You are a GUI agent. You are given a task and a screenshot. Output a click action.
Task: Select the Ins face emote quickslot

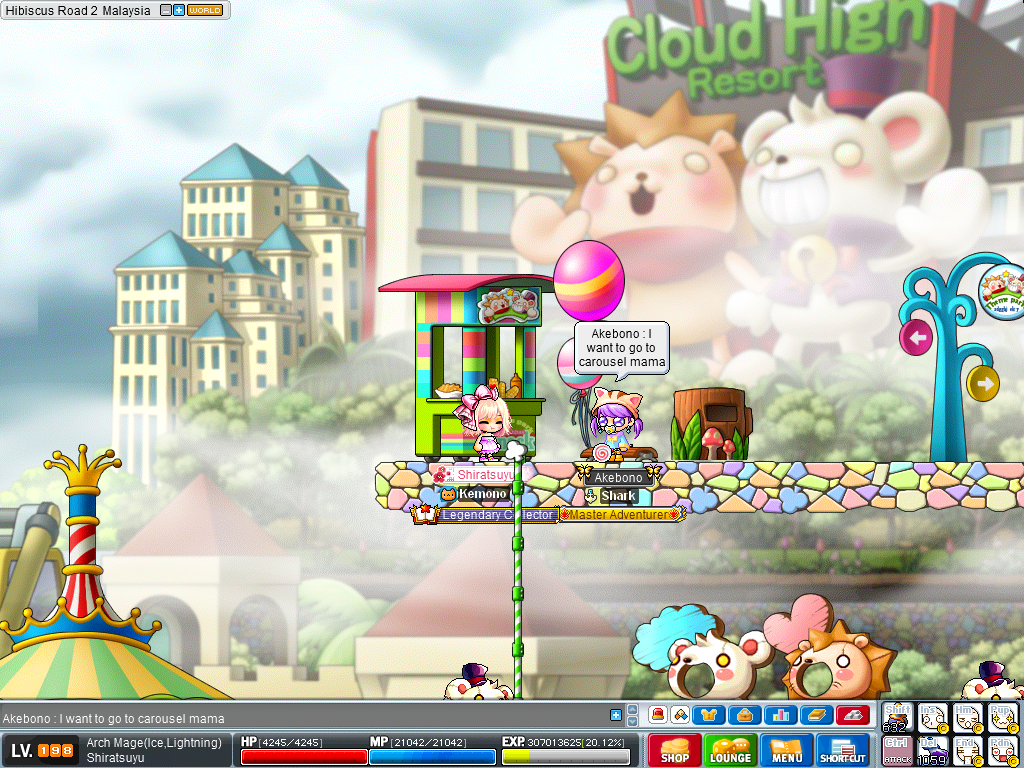tap(932, 717)
